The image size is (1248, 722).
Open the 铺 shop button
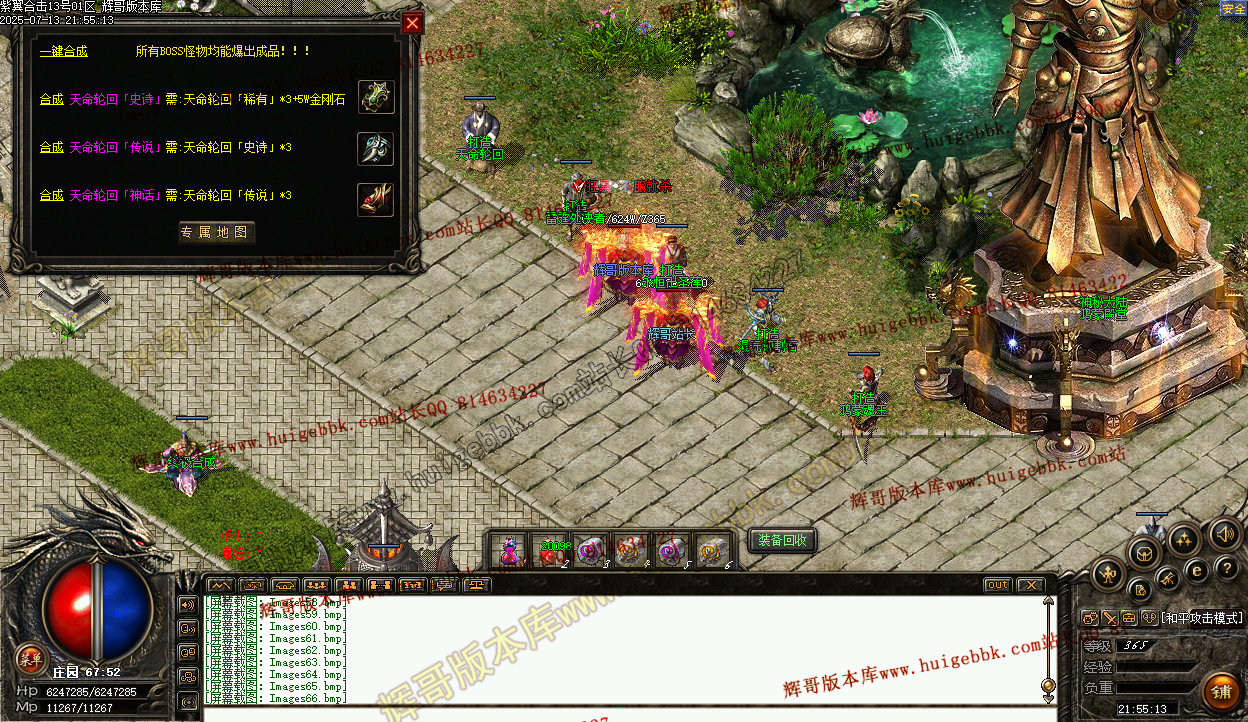1220,693
